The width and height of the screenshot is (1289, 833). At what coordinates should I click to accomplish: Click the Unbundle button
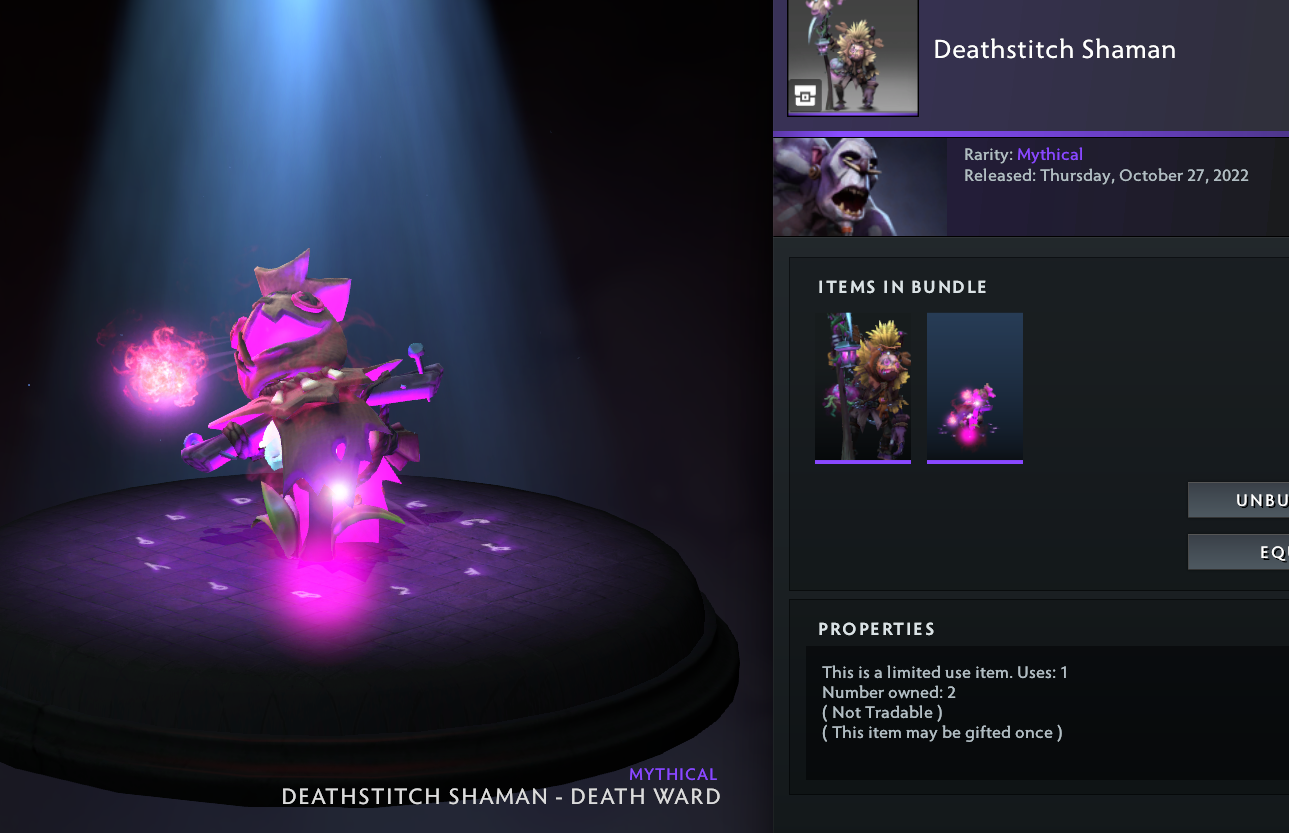pos(1240,500)
